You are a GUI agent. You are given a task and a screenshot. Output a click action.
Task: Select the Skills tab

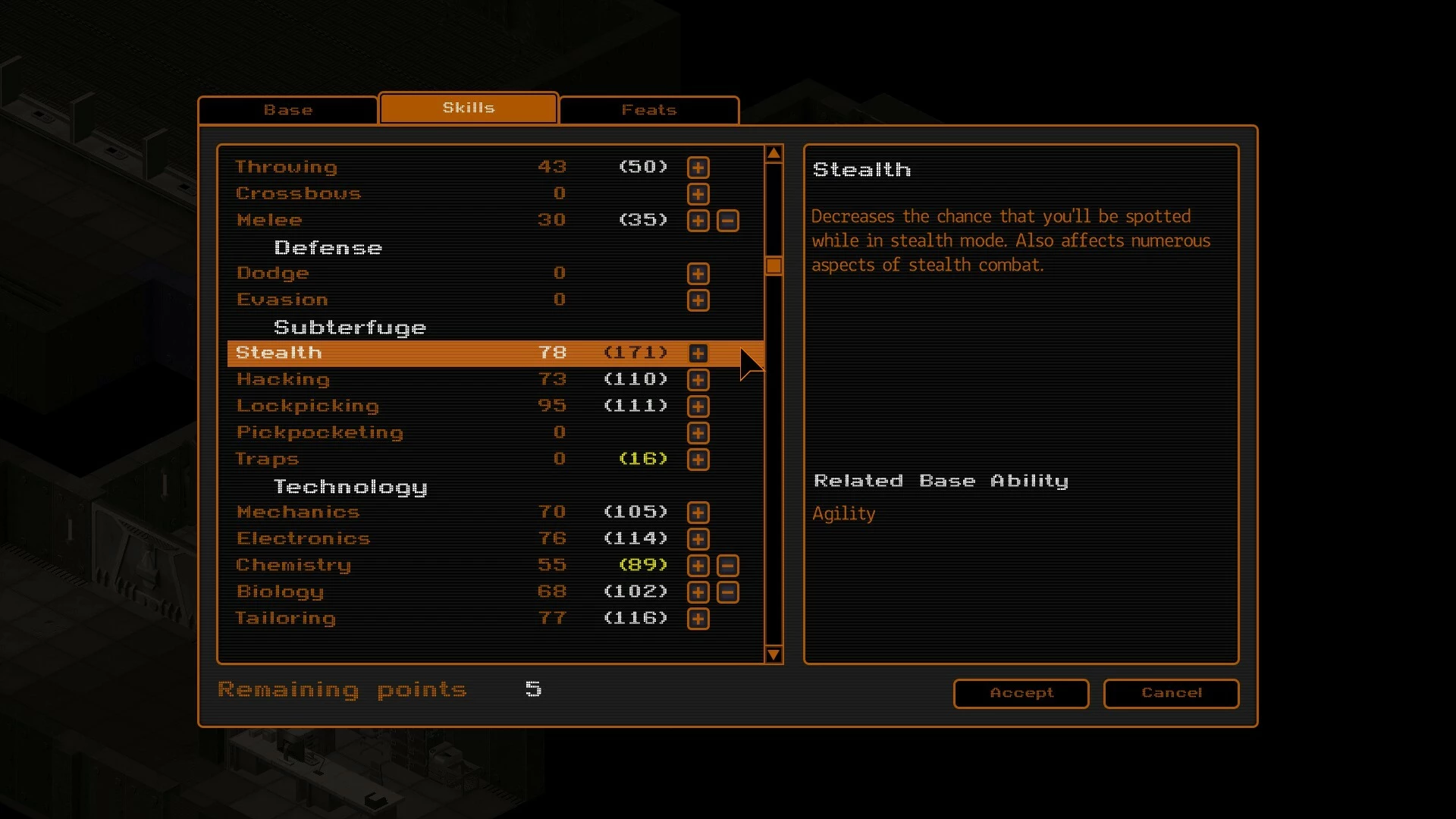point(469,108)
